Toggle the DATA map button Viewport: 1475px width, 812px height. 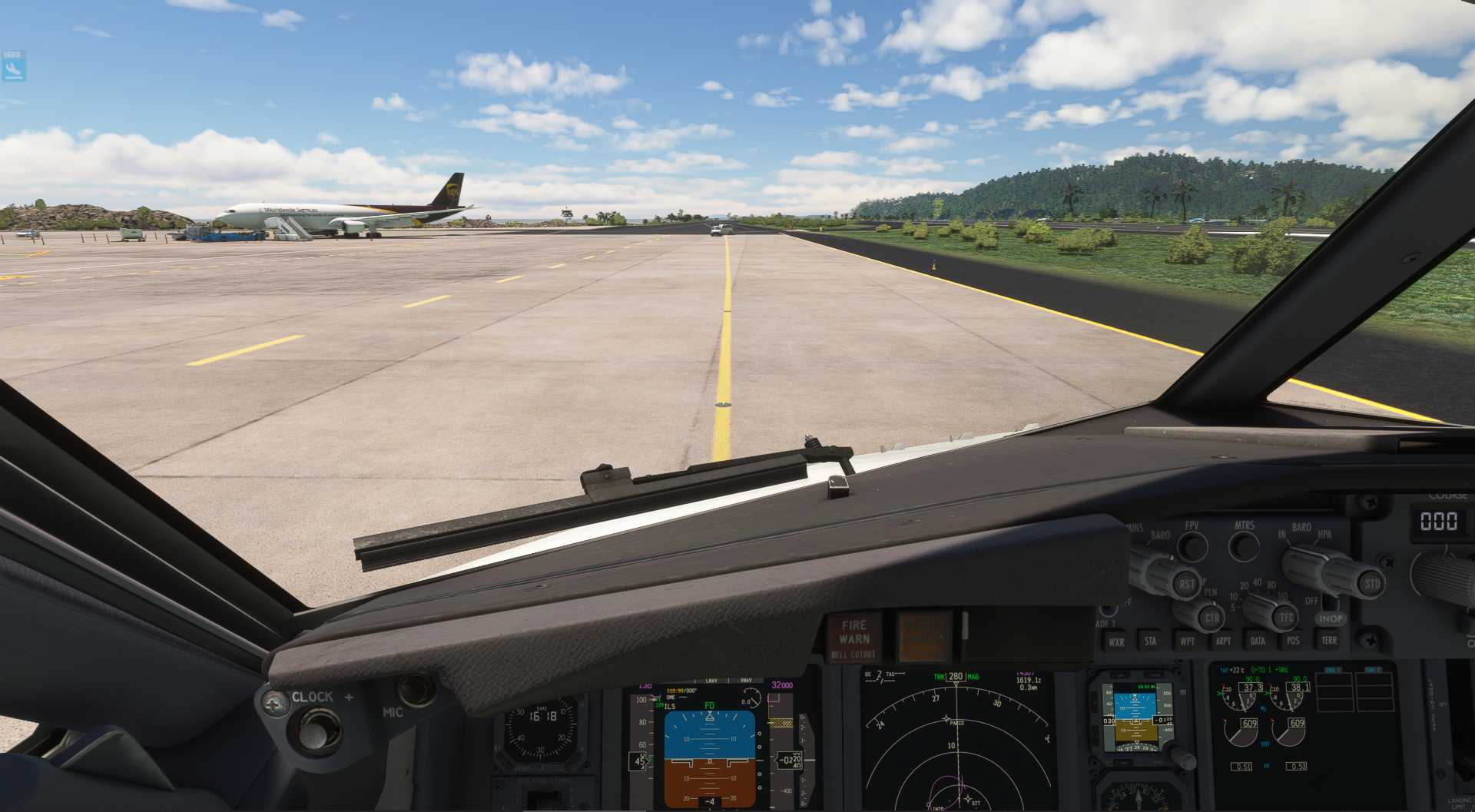1258,640
